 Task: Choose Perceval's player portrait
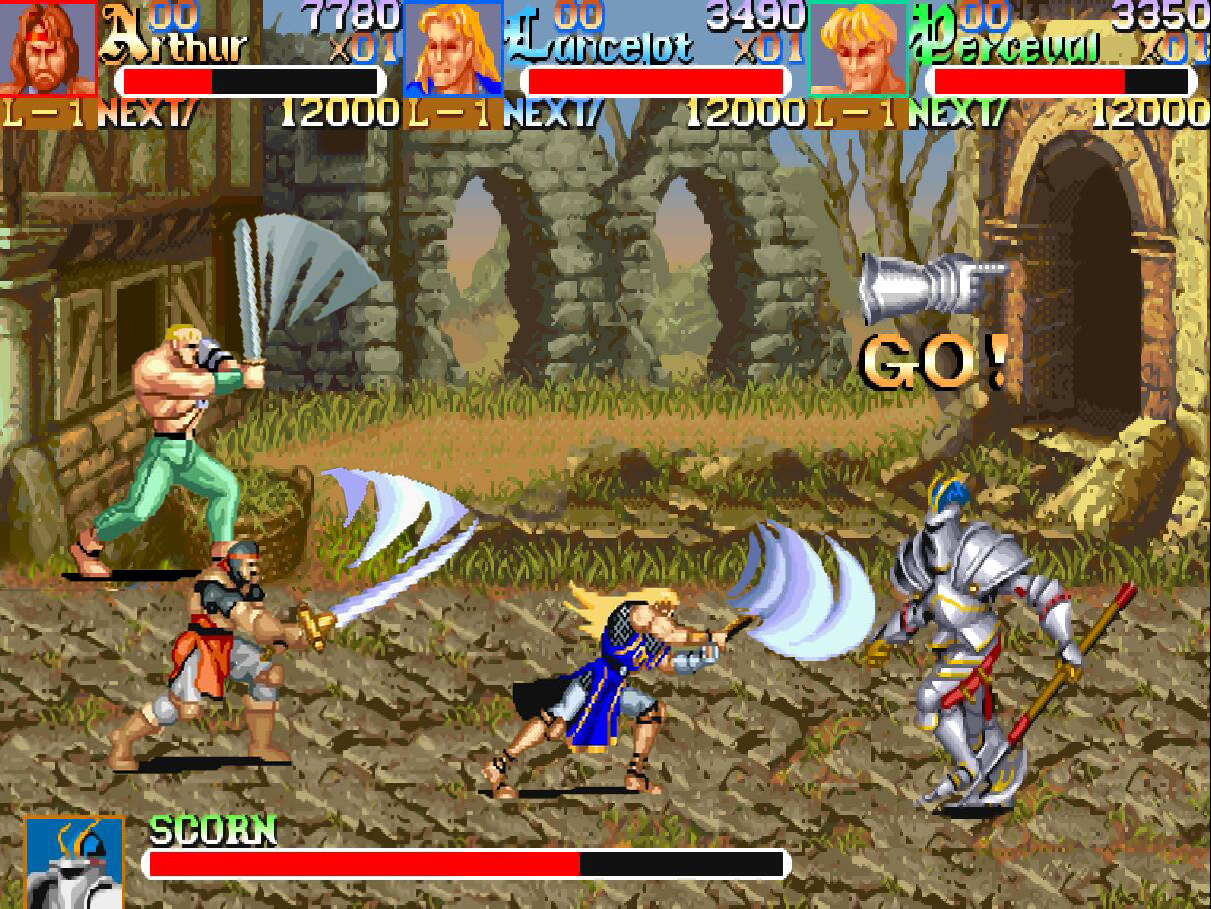pos(858,48)
